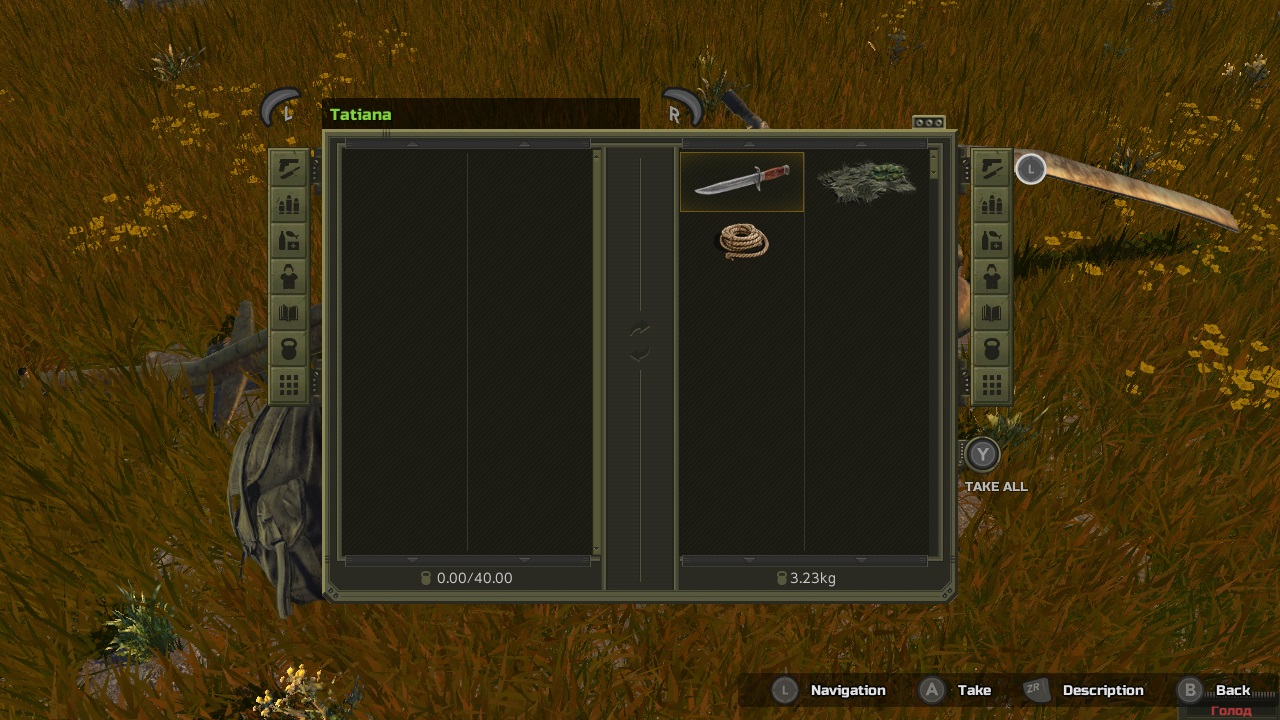1280x720 pixels.
Task: Click the Tatiana name header
Action: (360, 114)
